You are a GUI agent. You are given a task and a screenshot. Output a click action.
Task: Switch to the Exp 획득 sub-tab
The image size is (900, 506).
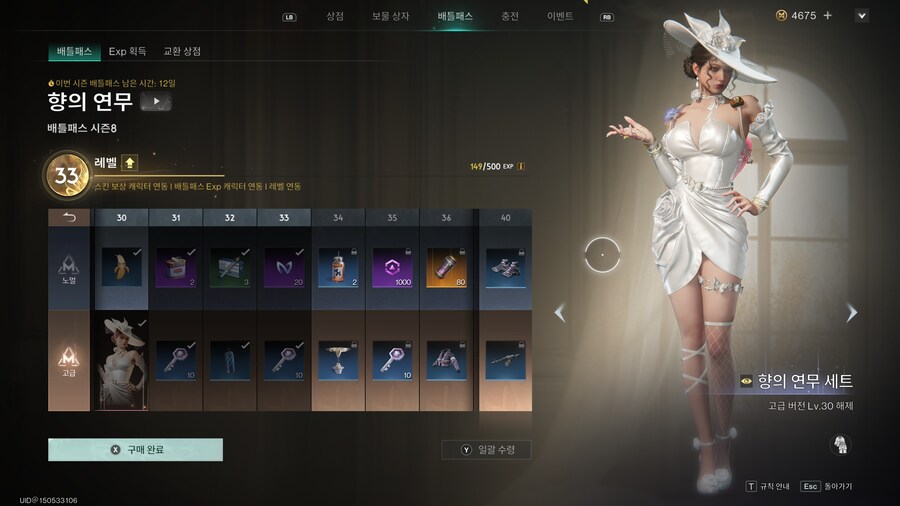pyautogui.click(x=127, y=51)
